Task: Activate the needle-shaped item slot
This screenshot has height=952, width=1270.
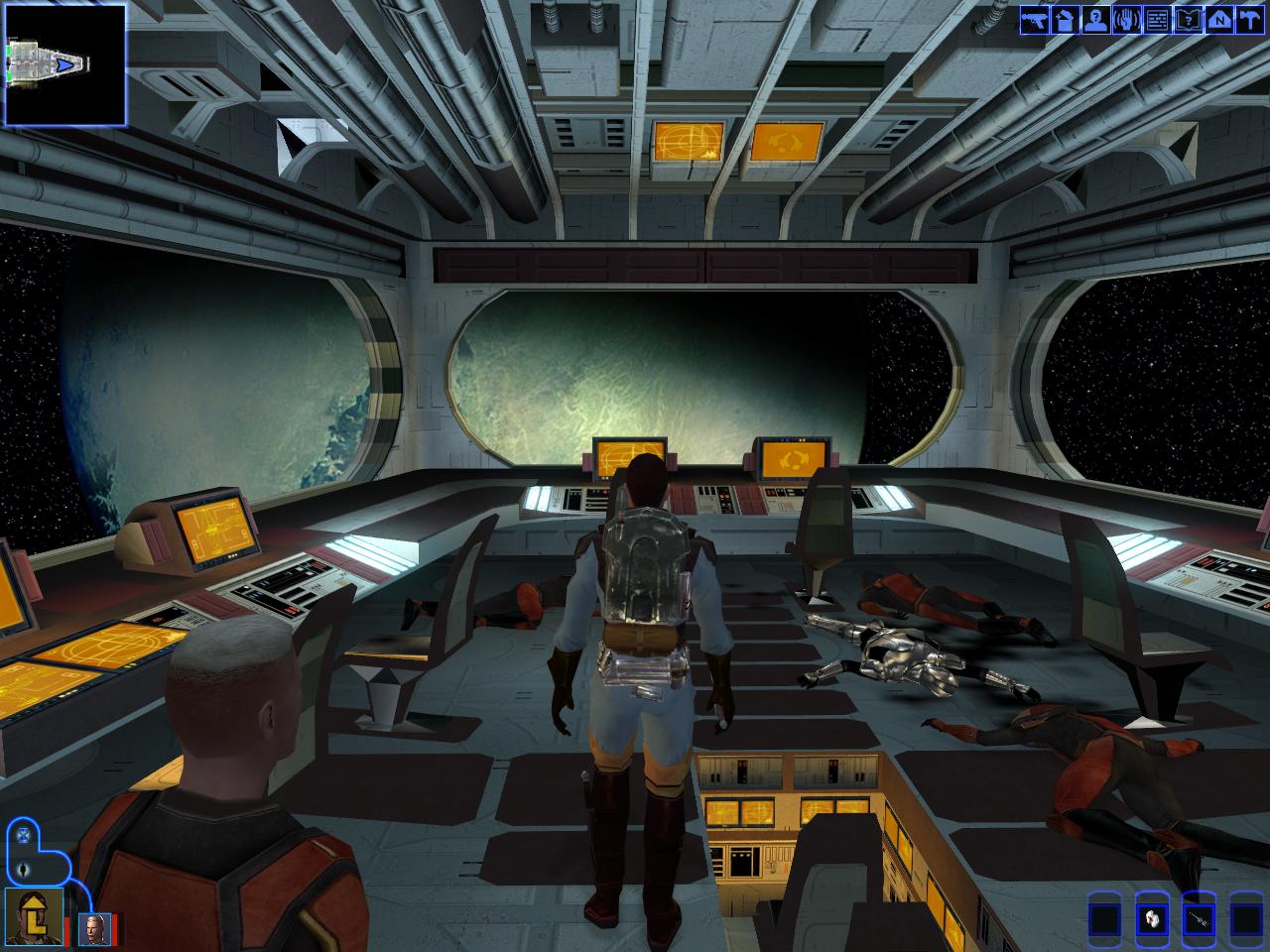Action: pyautogui.click(x=1199, y=918)
